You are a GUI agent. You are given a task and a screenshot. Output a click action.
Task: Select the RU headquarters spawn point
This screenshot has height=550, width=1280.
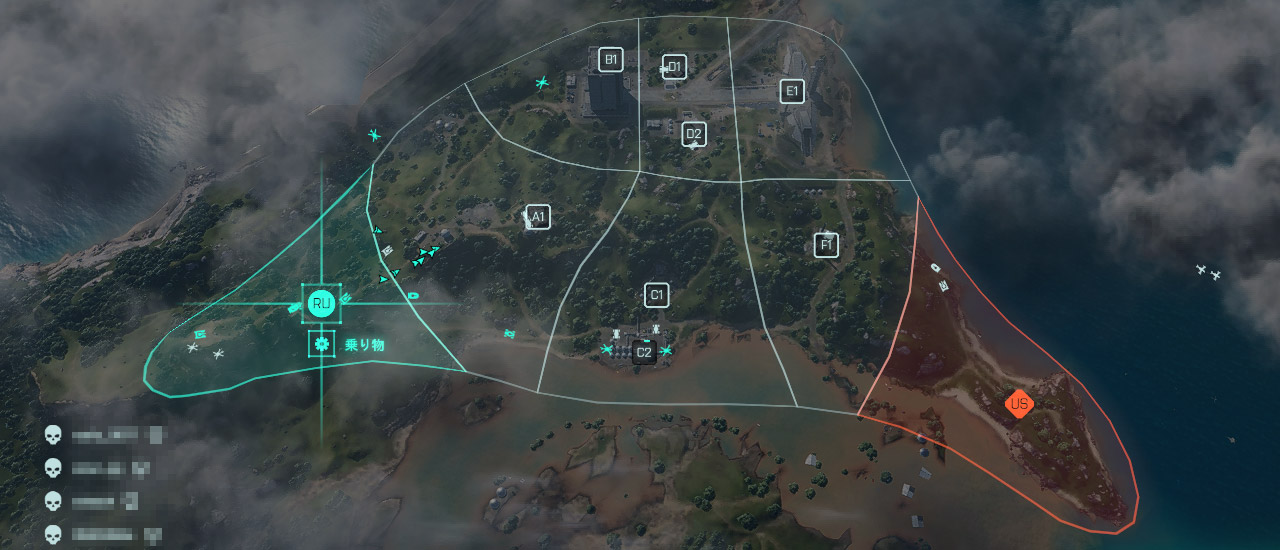click(x=321, y=303)
